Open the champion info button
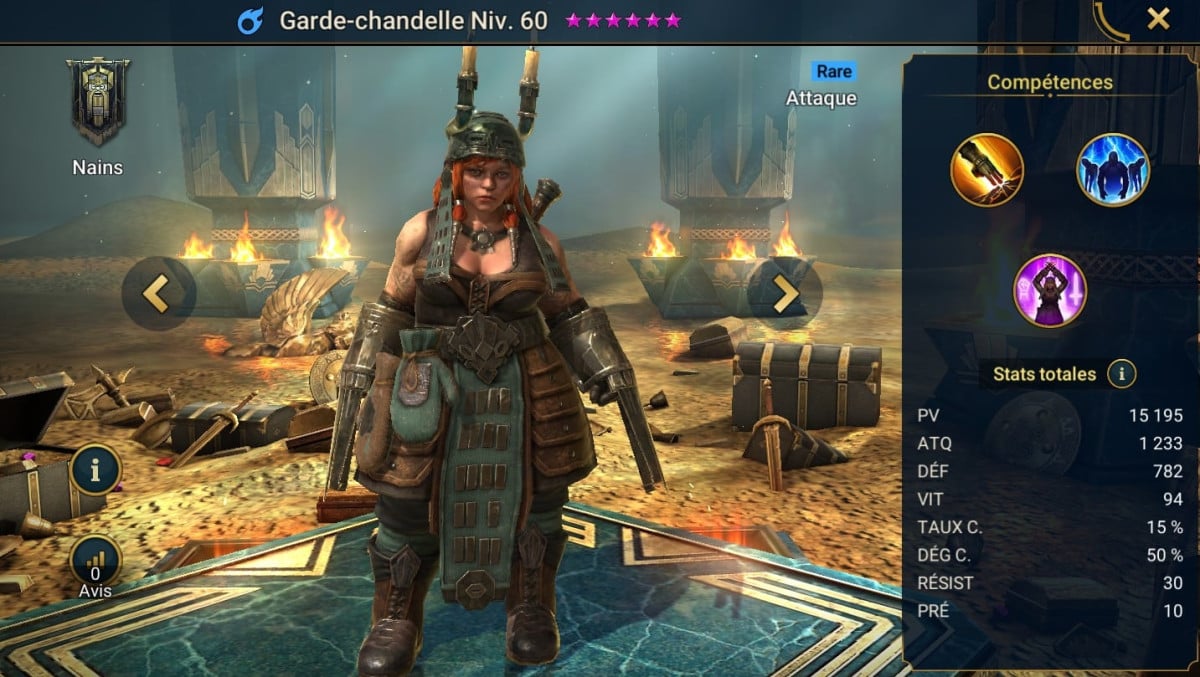The image size is (1200, 677). coord(96,470)
